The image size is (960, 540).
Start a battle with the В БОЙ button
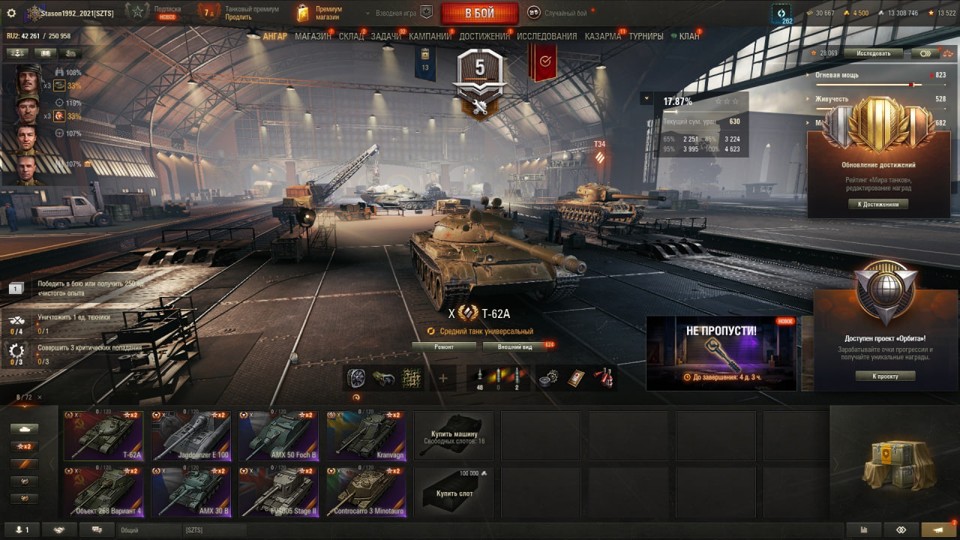coord(478,13)
